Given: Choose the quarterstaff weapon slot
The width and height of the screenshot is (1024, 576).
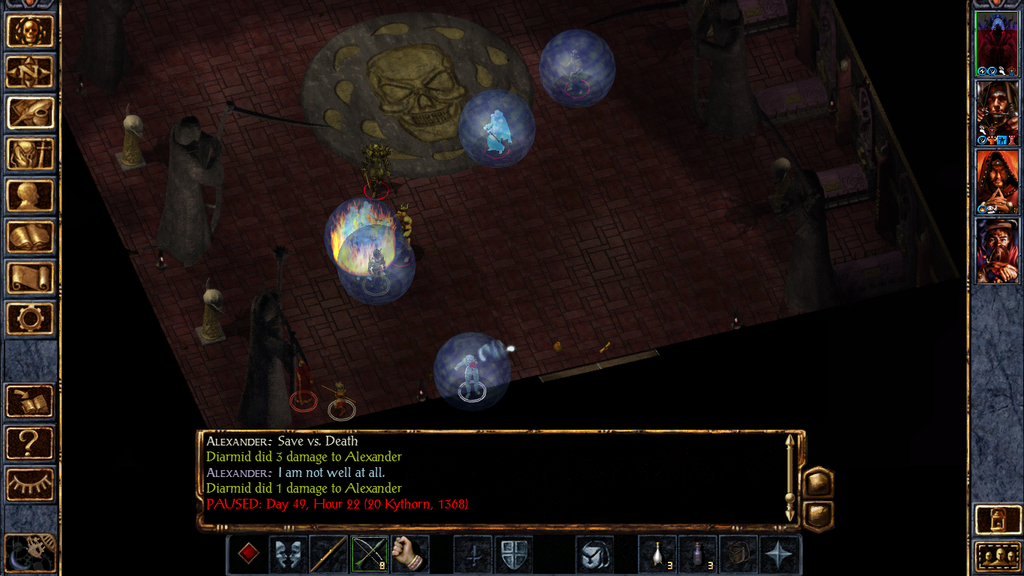Looking at the screenshot, I should (x=329, y=554).
